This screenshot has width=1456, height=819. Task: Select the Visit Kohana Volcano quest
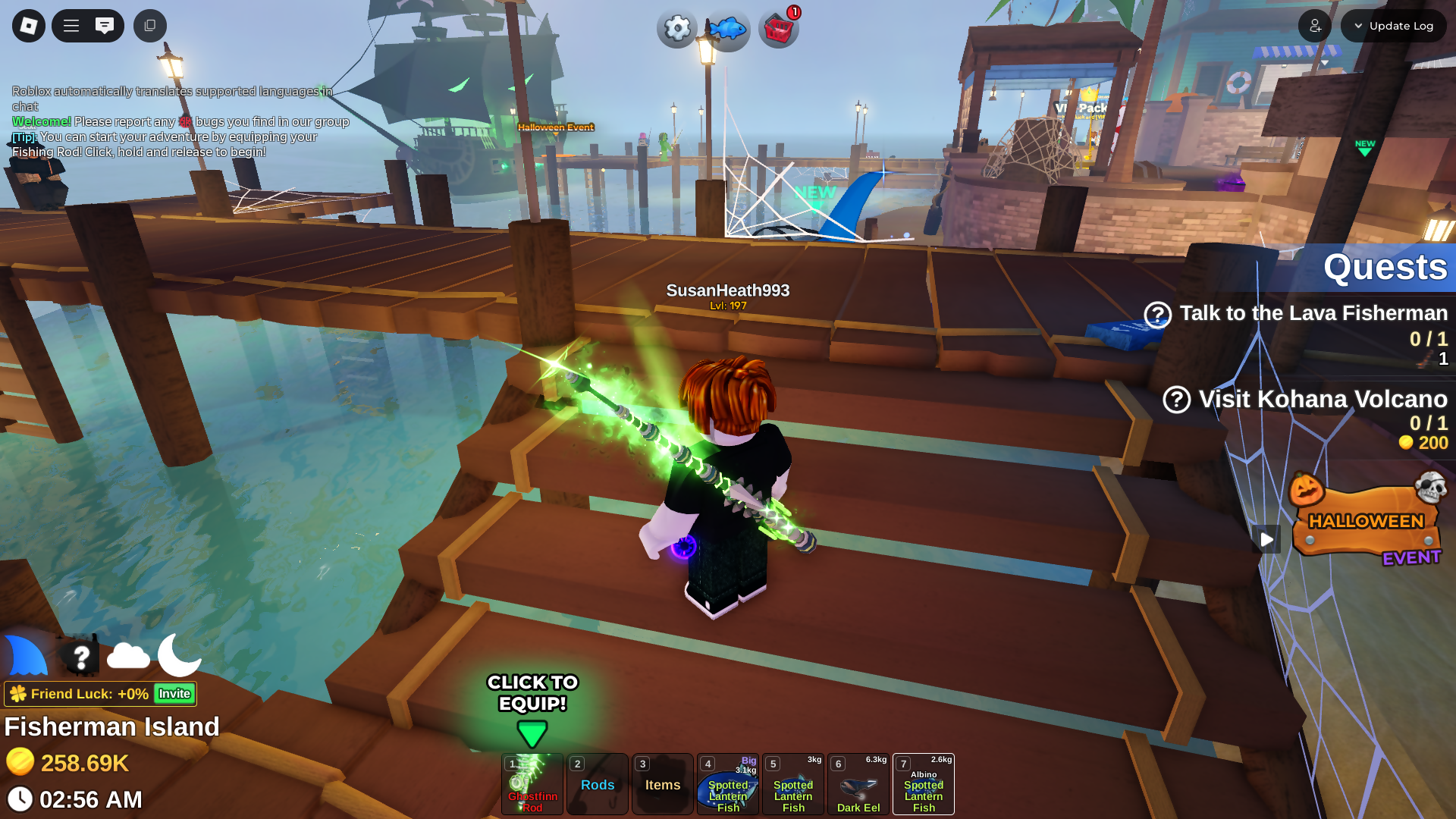[1322, 400]
